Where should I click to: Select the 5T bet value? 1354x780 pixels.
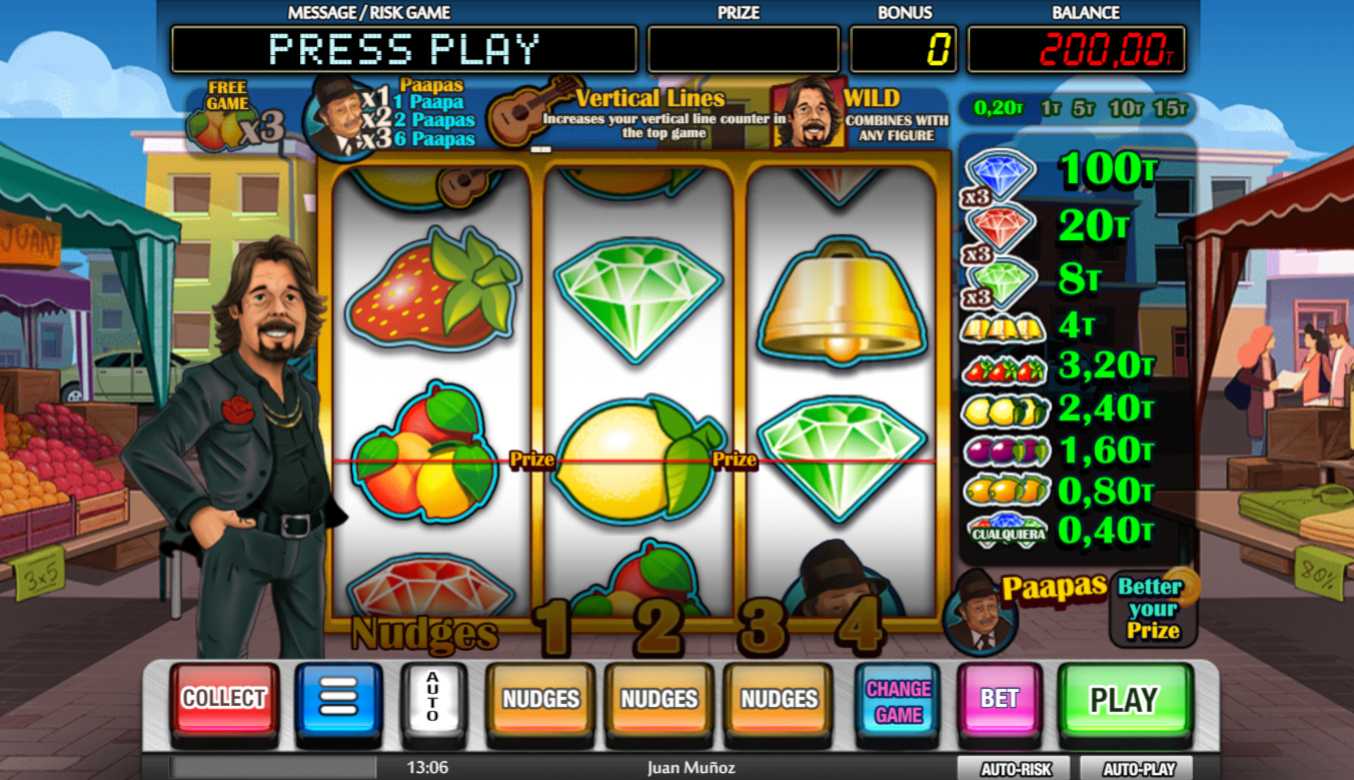click(1083, 108)
